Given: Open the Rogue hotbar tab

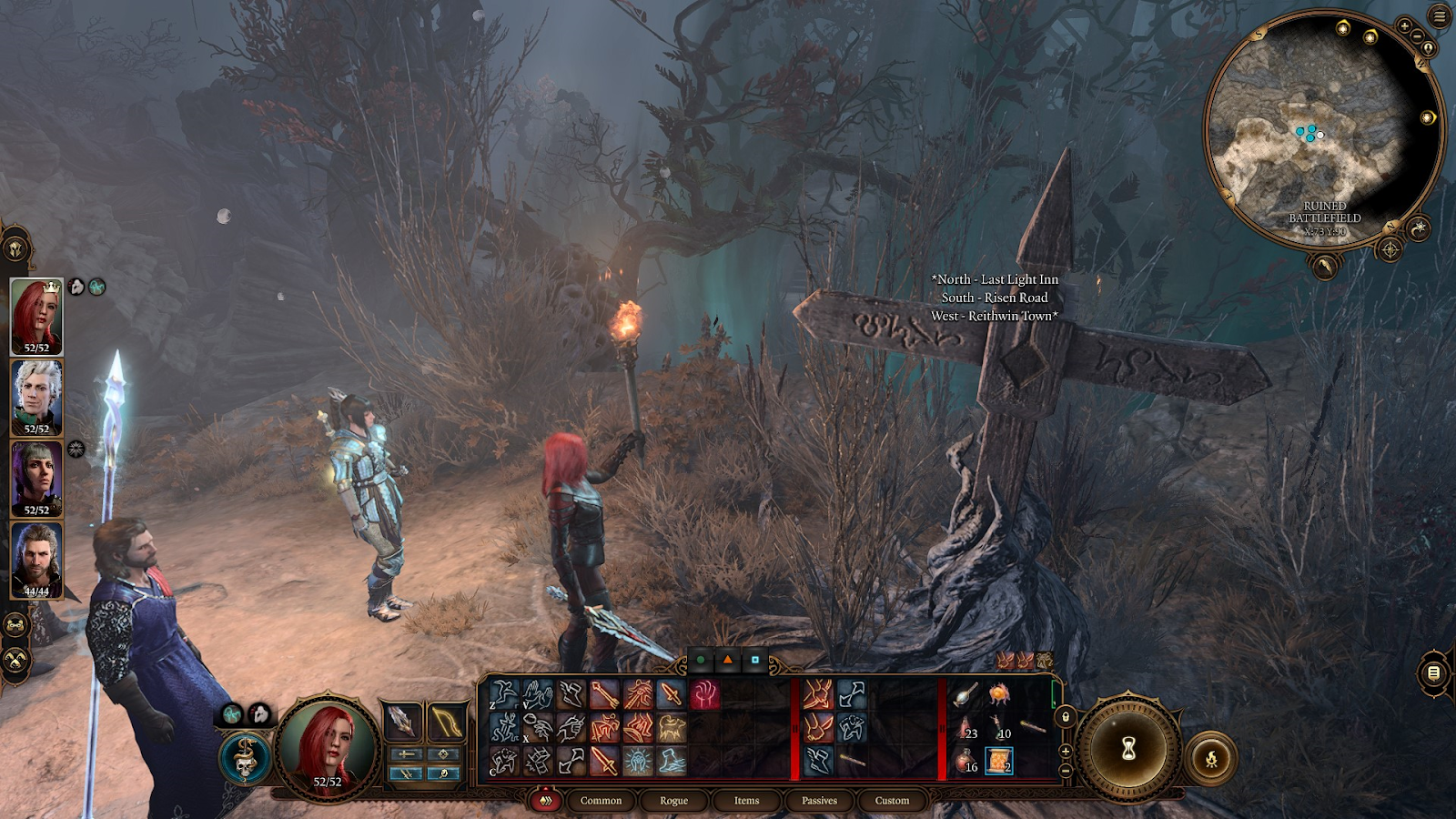Looking at the screenshot, I should pyautogui.click(x=673, y=801).
